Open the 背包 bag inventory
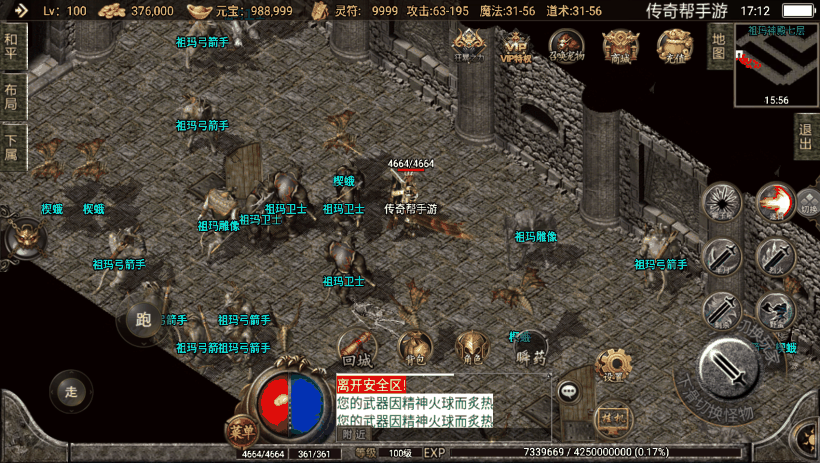The width and height of the screenshot is (820, 463). (x=413, y=347)
